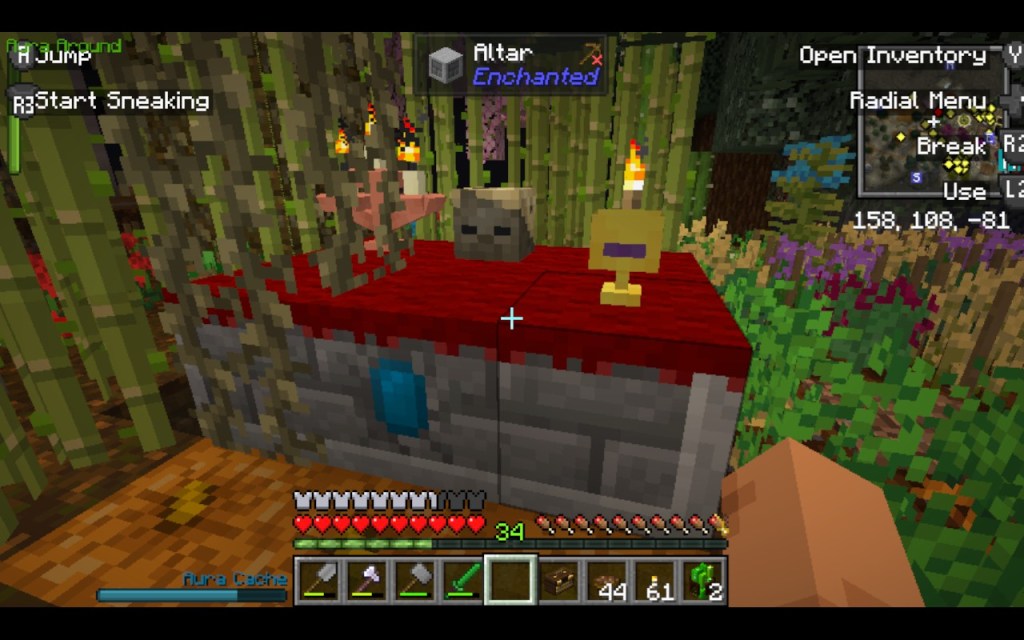Select the axe hotbar slot

coord(366,581)
